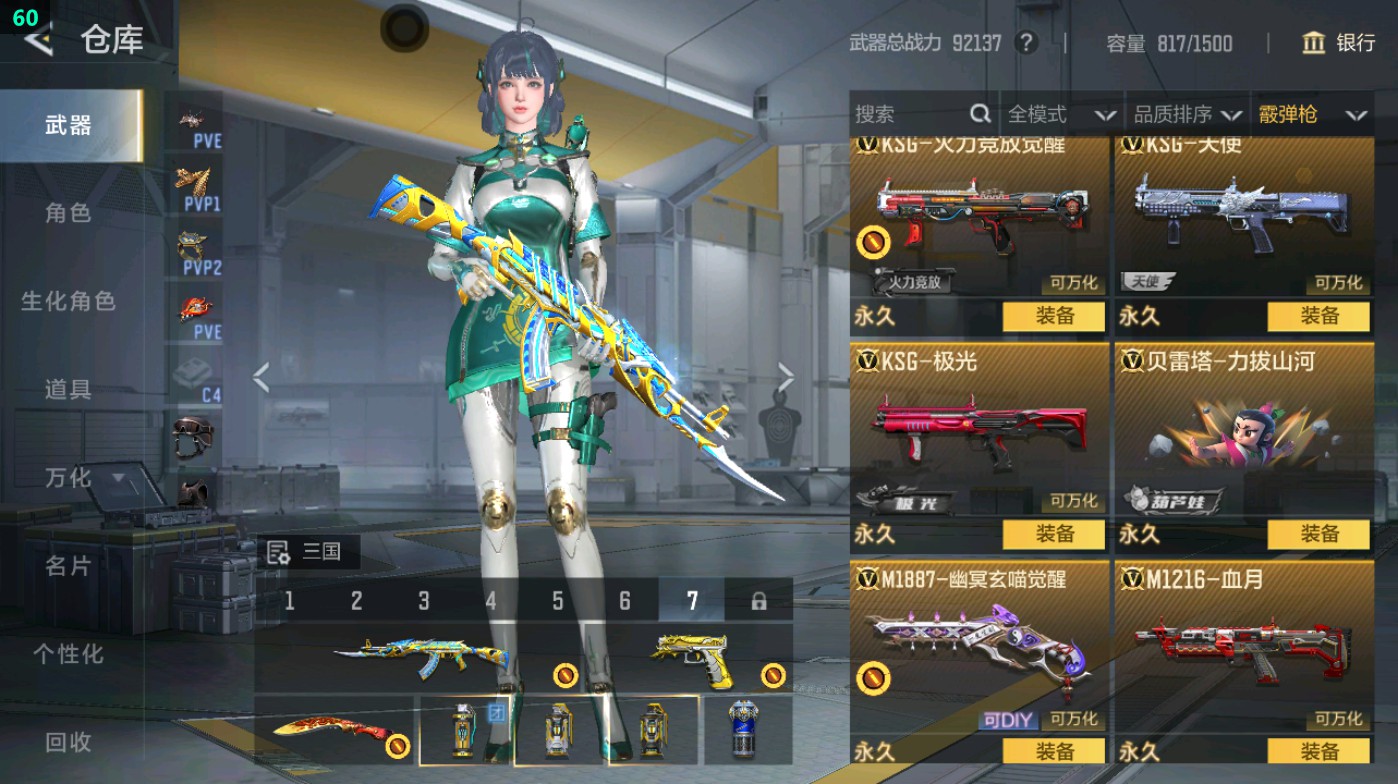Open the 生化角色 tab
Screen dimensions: 1398x784
click(68, 301)
